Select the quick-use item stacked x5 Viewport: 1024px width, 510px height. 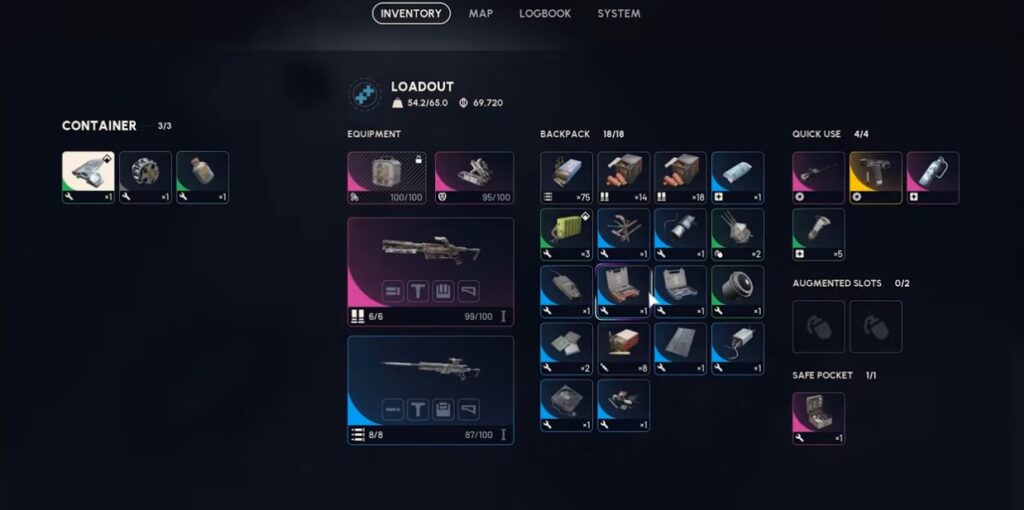(818, 234)
